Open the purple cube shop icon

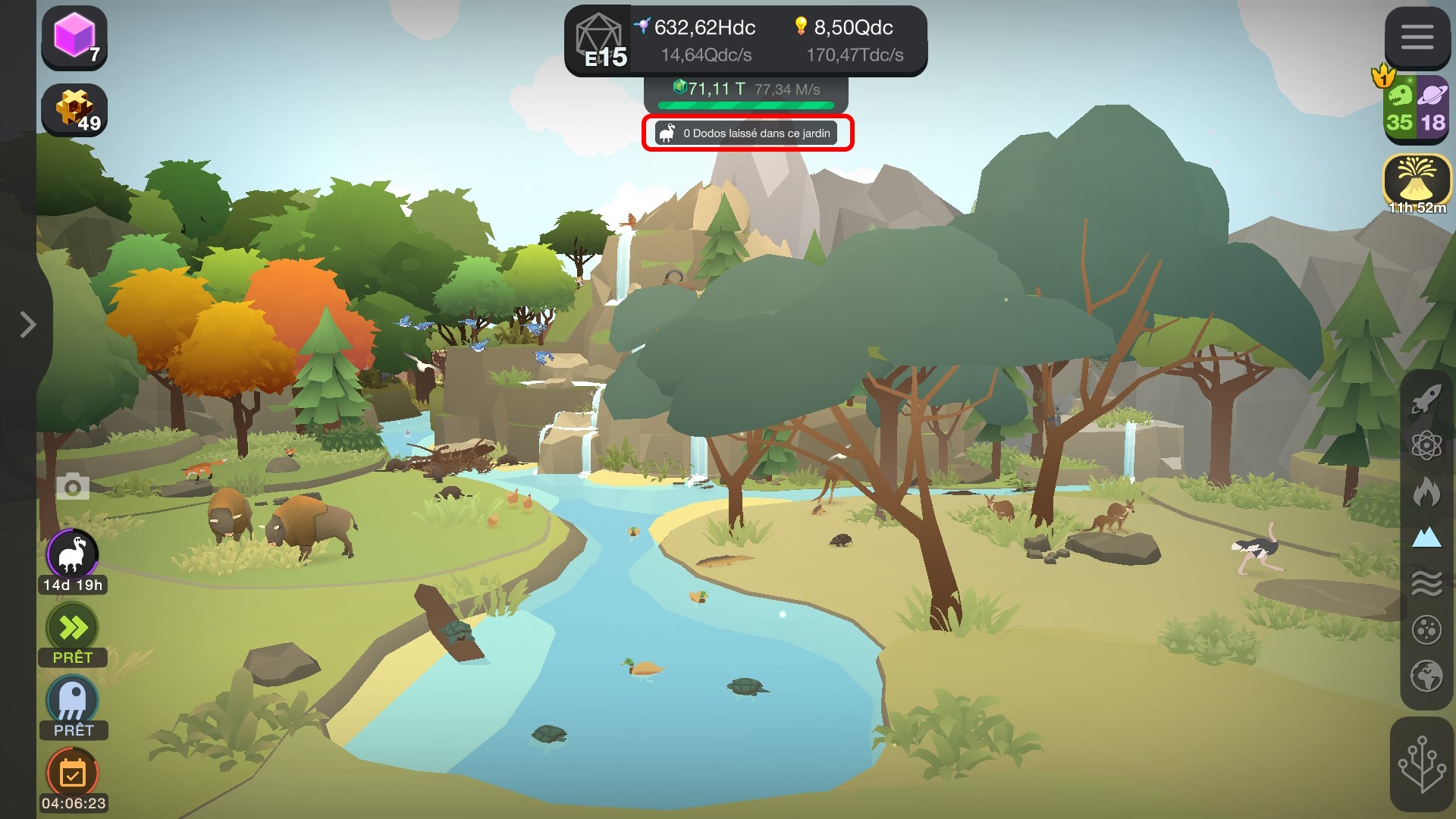click(74, 36)
